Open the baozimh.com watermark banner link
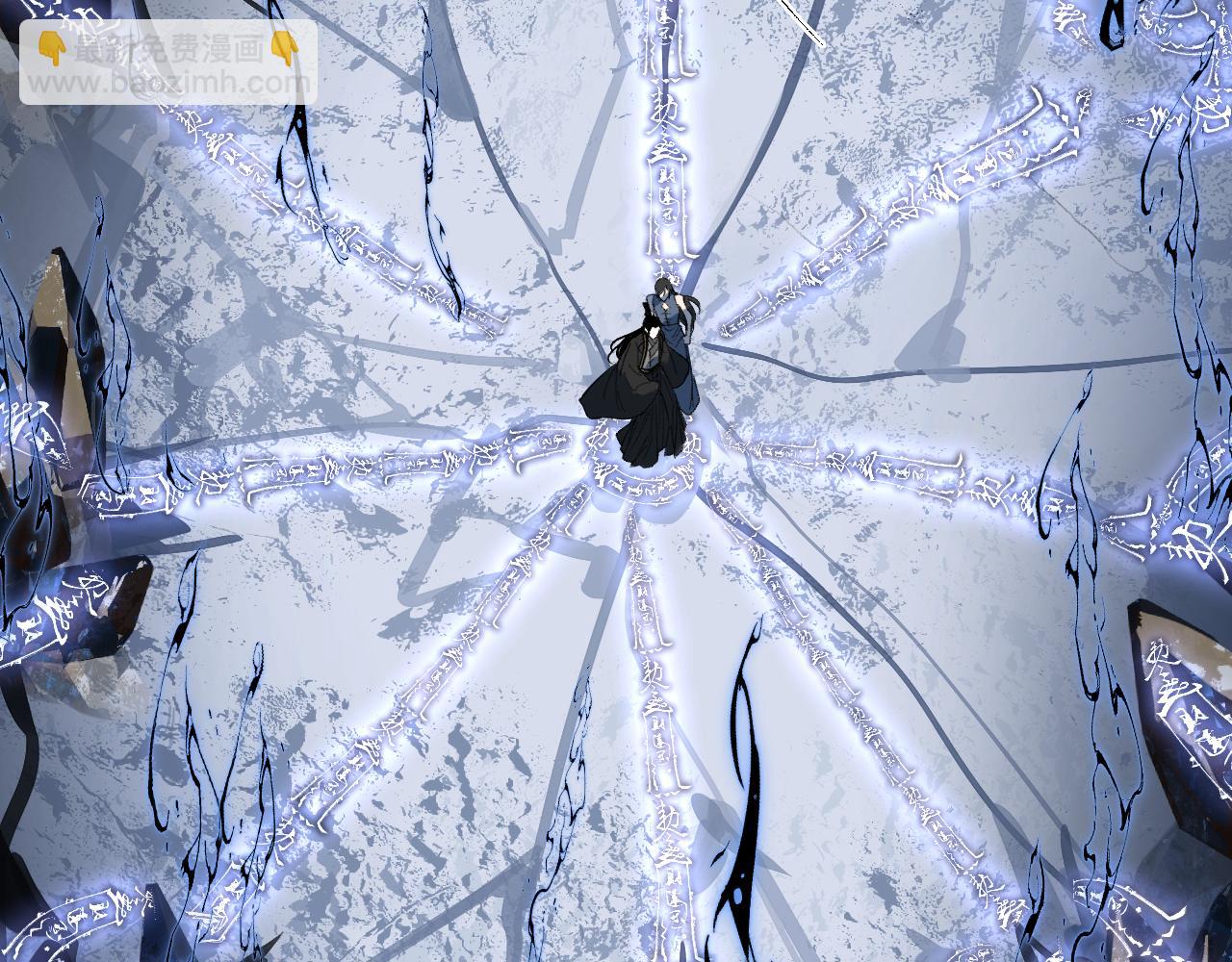The height and width of the screenshot is (962, 1232). point(167,63)
